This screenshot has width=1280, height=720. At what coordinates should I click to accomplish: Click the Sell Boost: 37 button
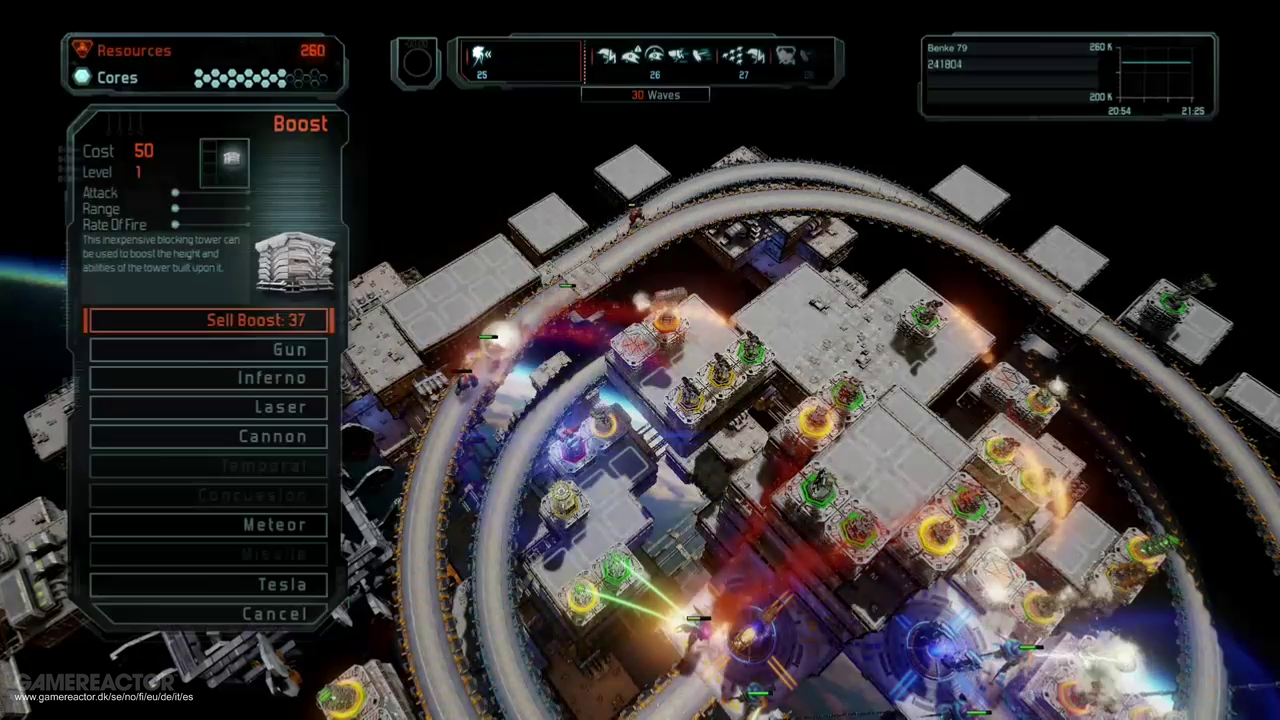coord(207,320)
